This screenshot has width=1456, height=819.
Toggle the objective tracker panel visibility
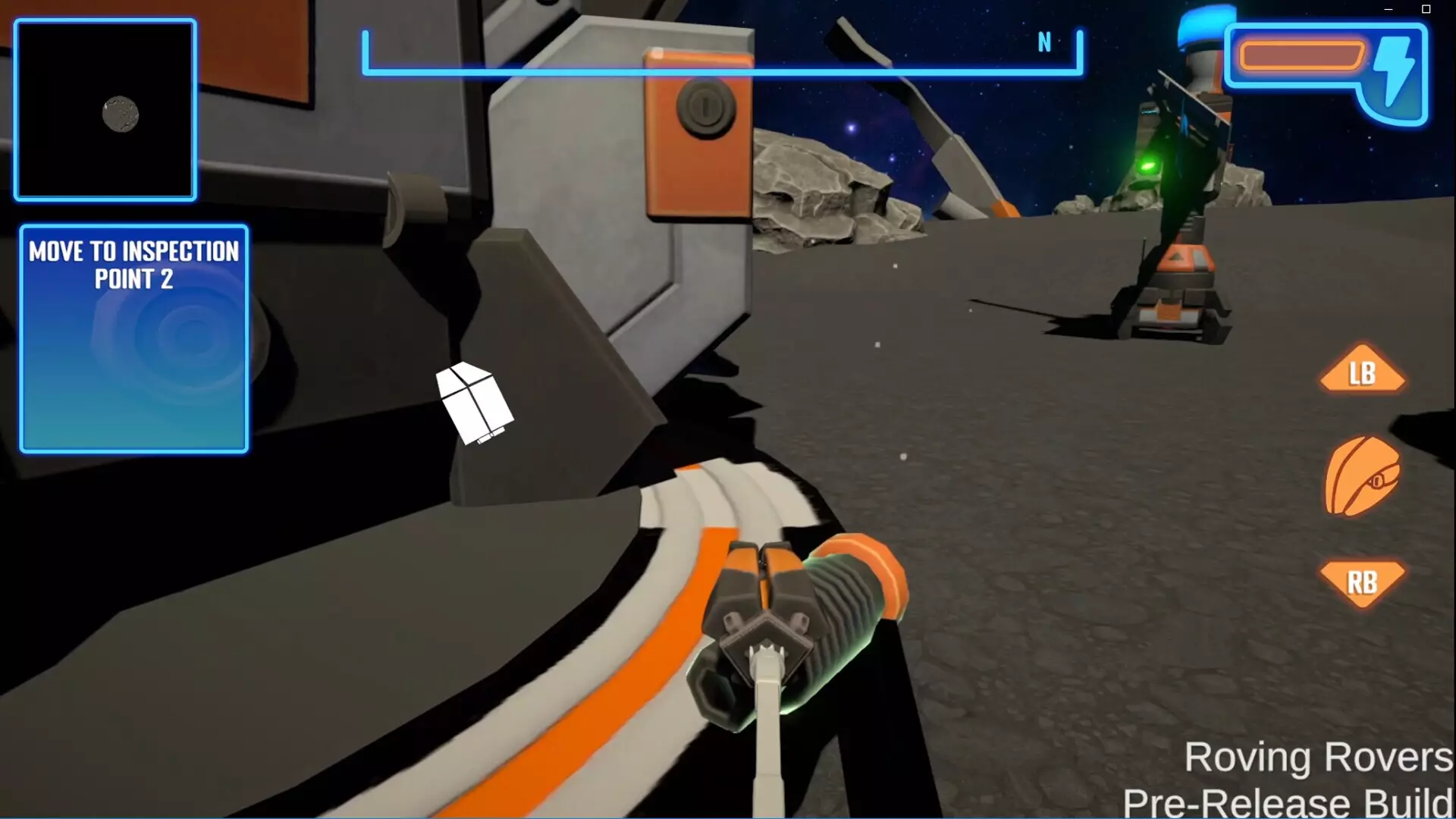133,337
